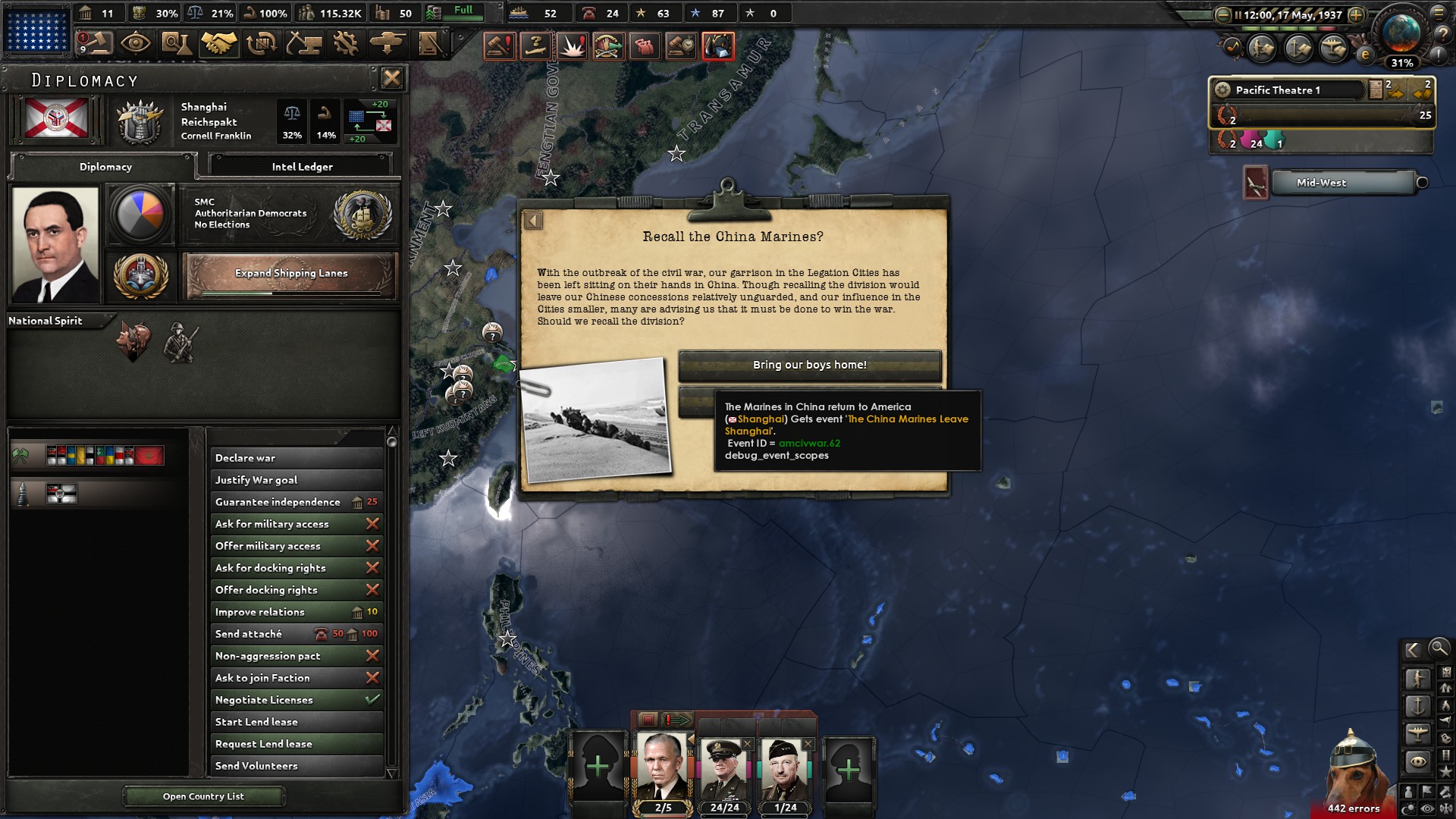1456x819 pixels.
Task: Select the Diplomacy tab
Action: [x=105, y=167]
